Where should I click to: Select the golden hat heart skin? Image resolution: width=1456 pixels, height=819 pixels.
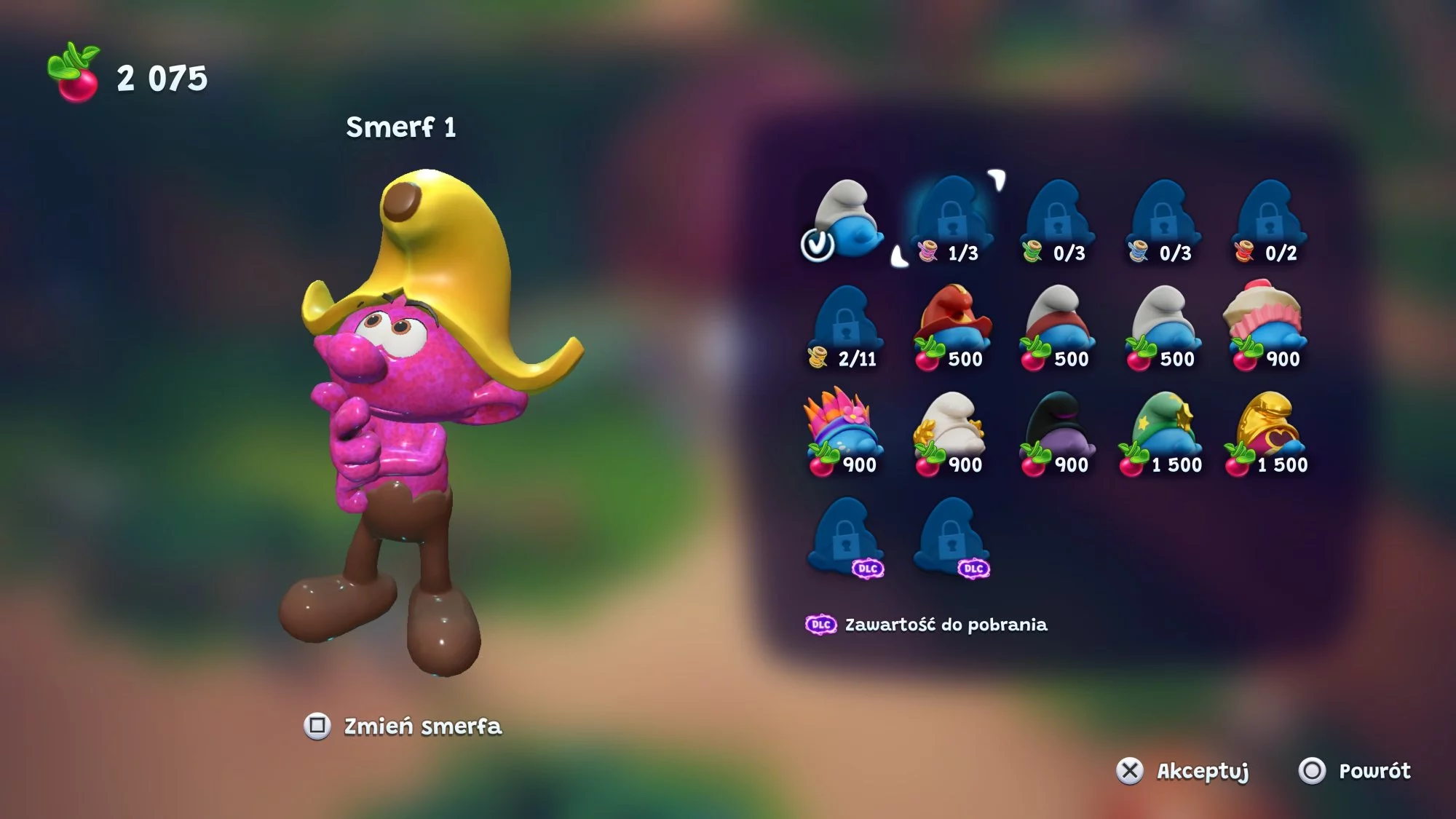[1270, 431]
